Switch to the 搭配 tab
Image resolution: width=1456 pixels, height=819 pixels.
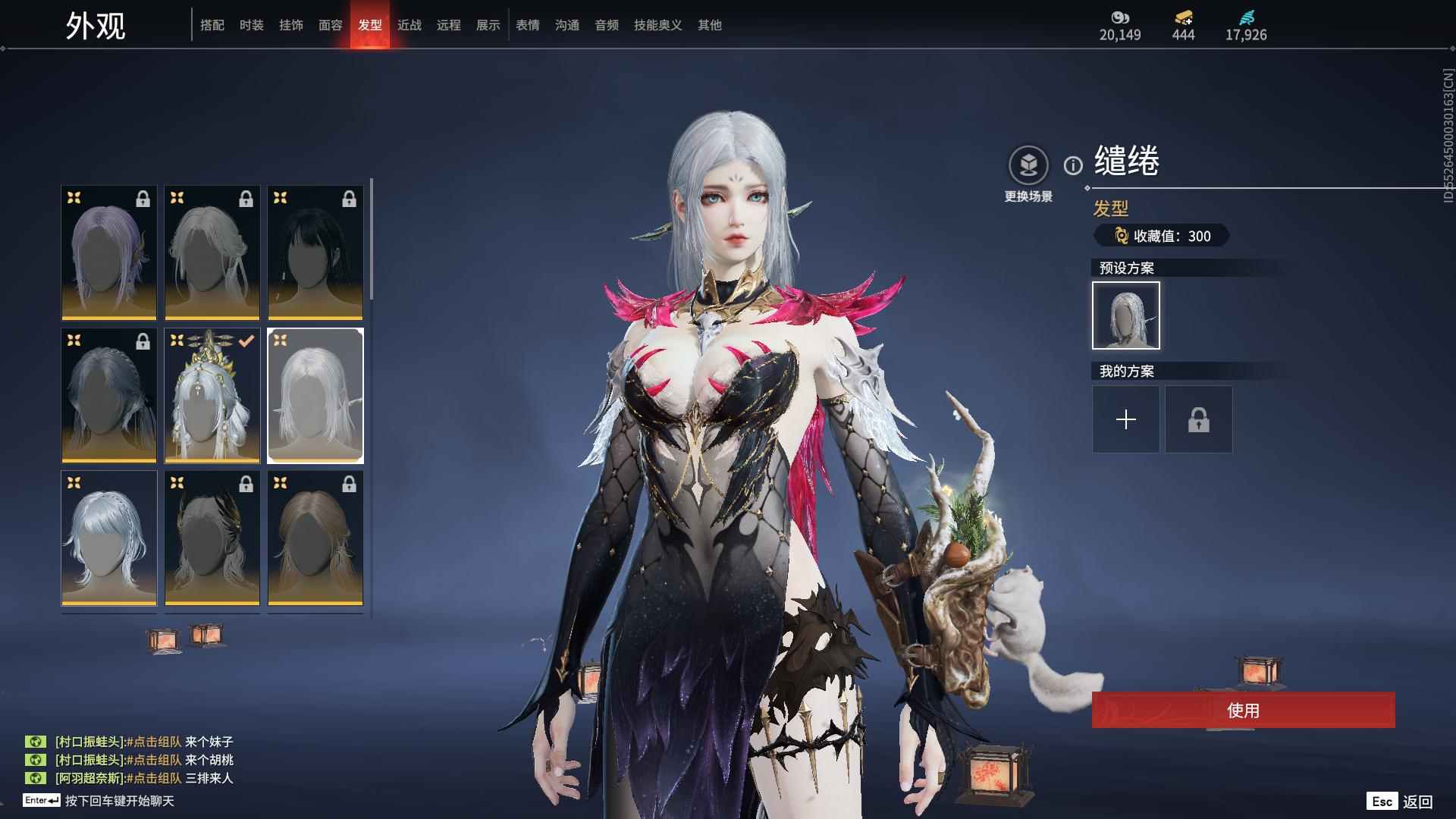[x=212, y=25]
